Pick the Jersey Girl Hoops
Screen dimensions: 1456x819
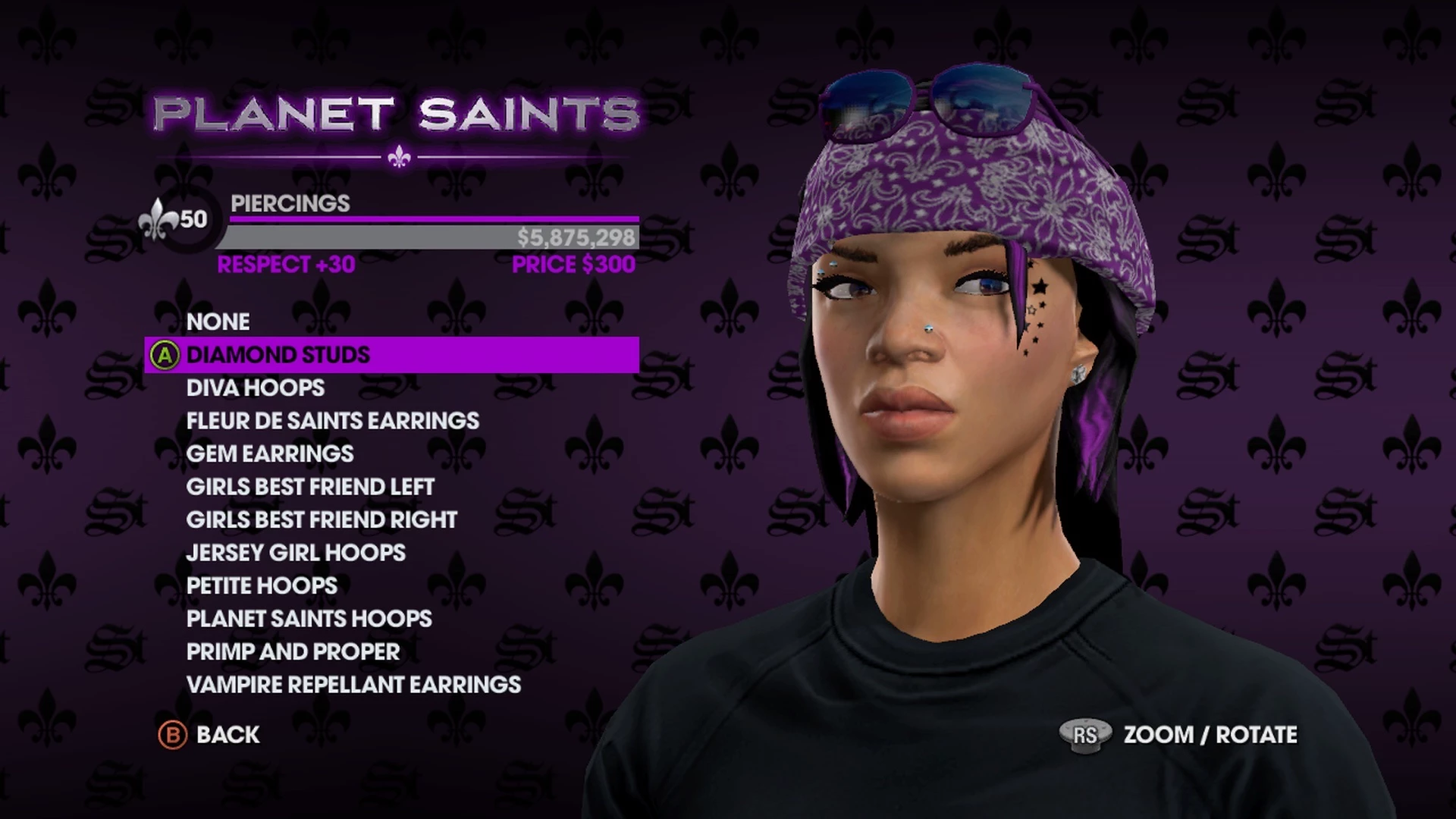pyautogui.click(x=296, y=553)
